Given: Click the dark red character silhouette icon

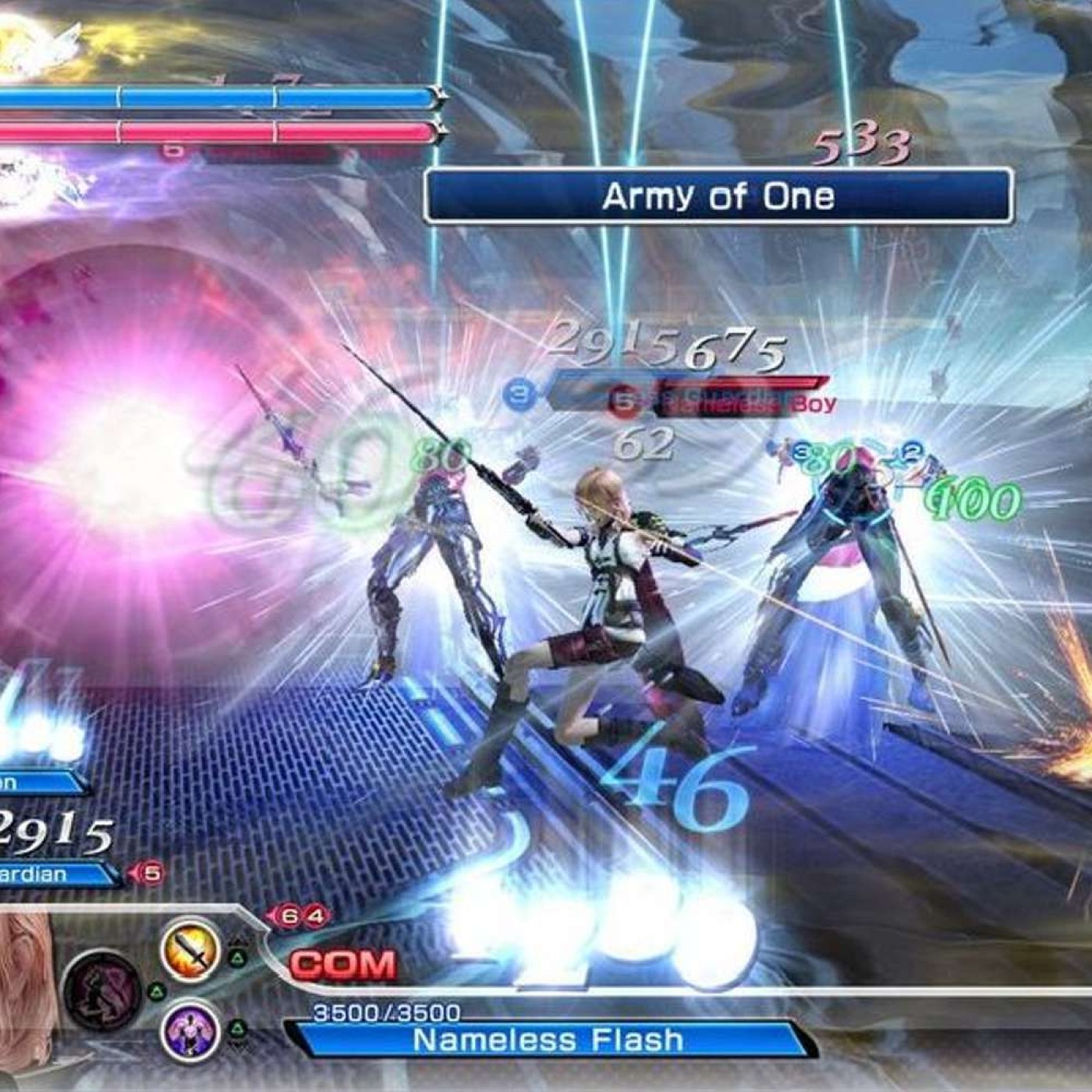Looking at the screenshot, I should click(101, 991).
